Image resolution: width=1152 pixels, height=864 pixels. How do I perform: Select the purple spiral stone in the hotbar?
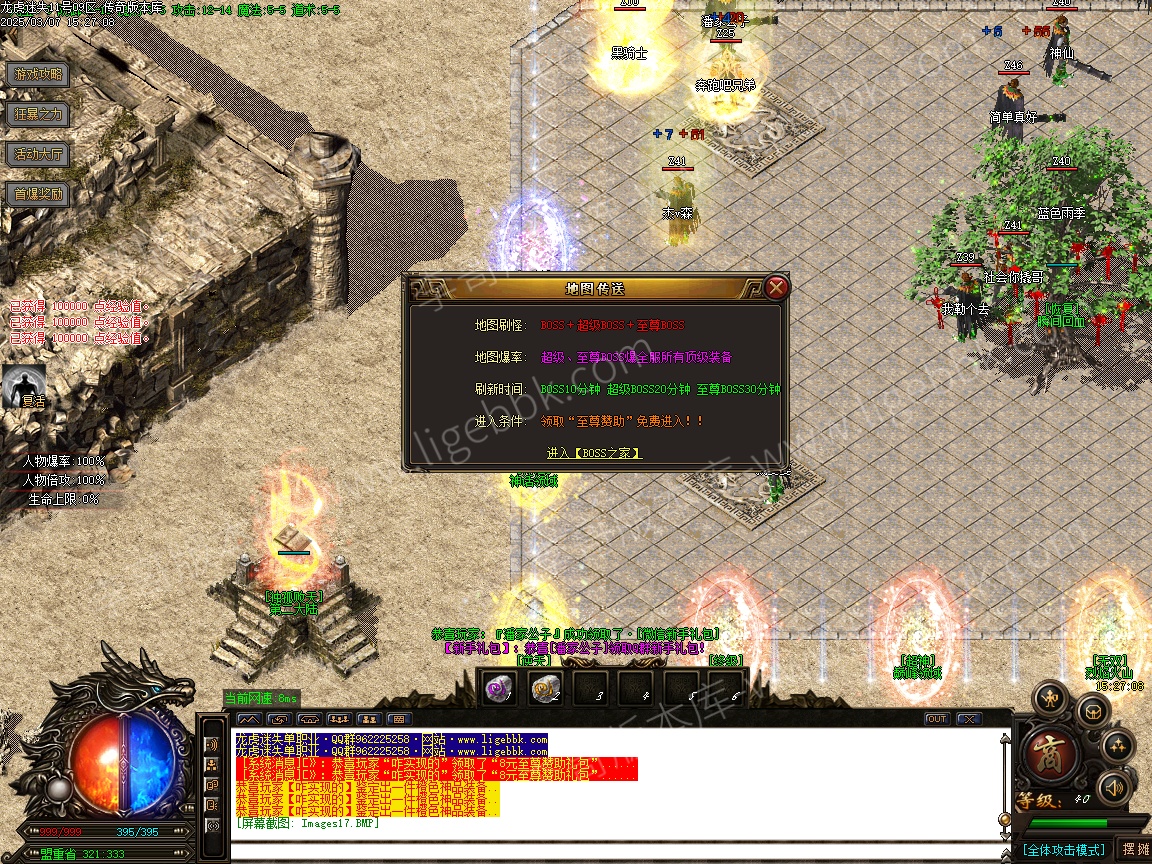[498, 688]
